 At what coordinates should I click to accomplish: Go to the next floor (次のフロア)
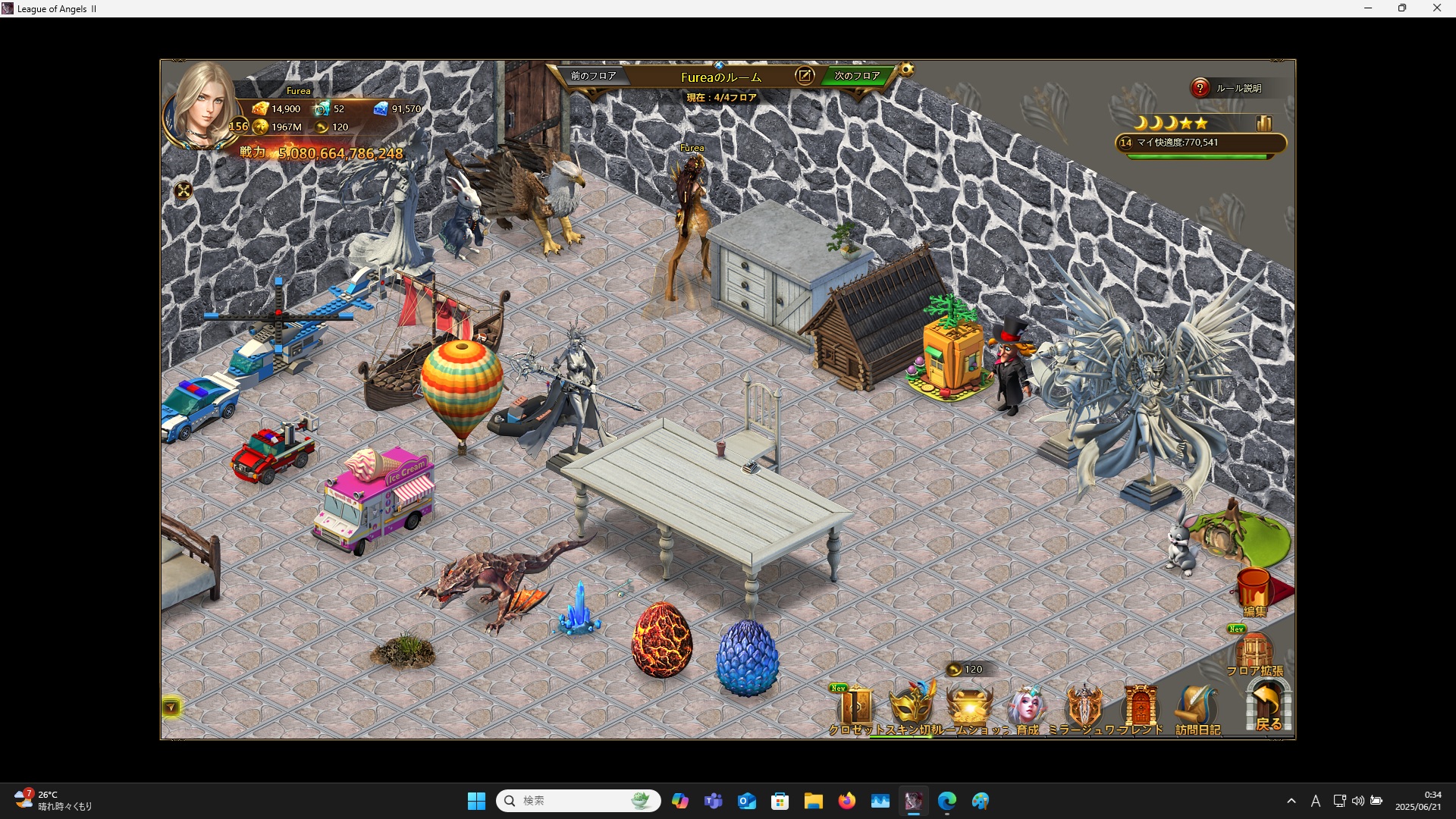[857, 76]
